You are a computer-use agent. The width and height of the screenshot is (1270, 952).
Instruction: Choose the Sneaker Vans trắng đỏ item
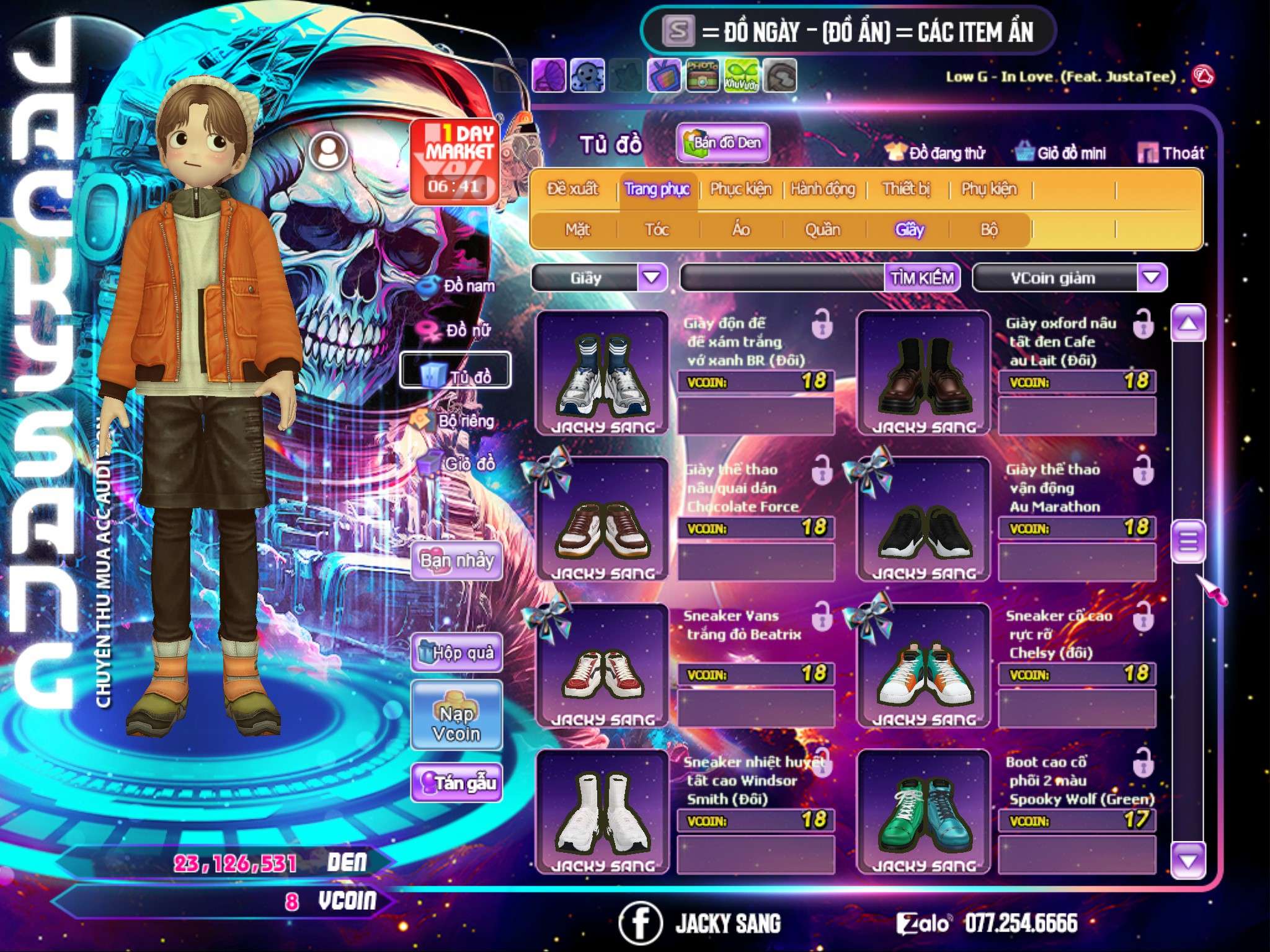coord(602,665)
